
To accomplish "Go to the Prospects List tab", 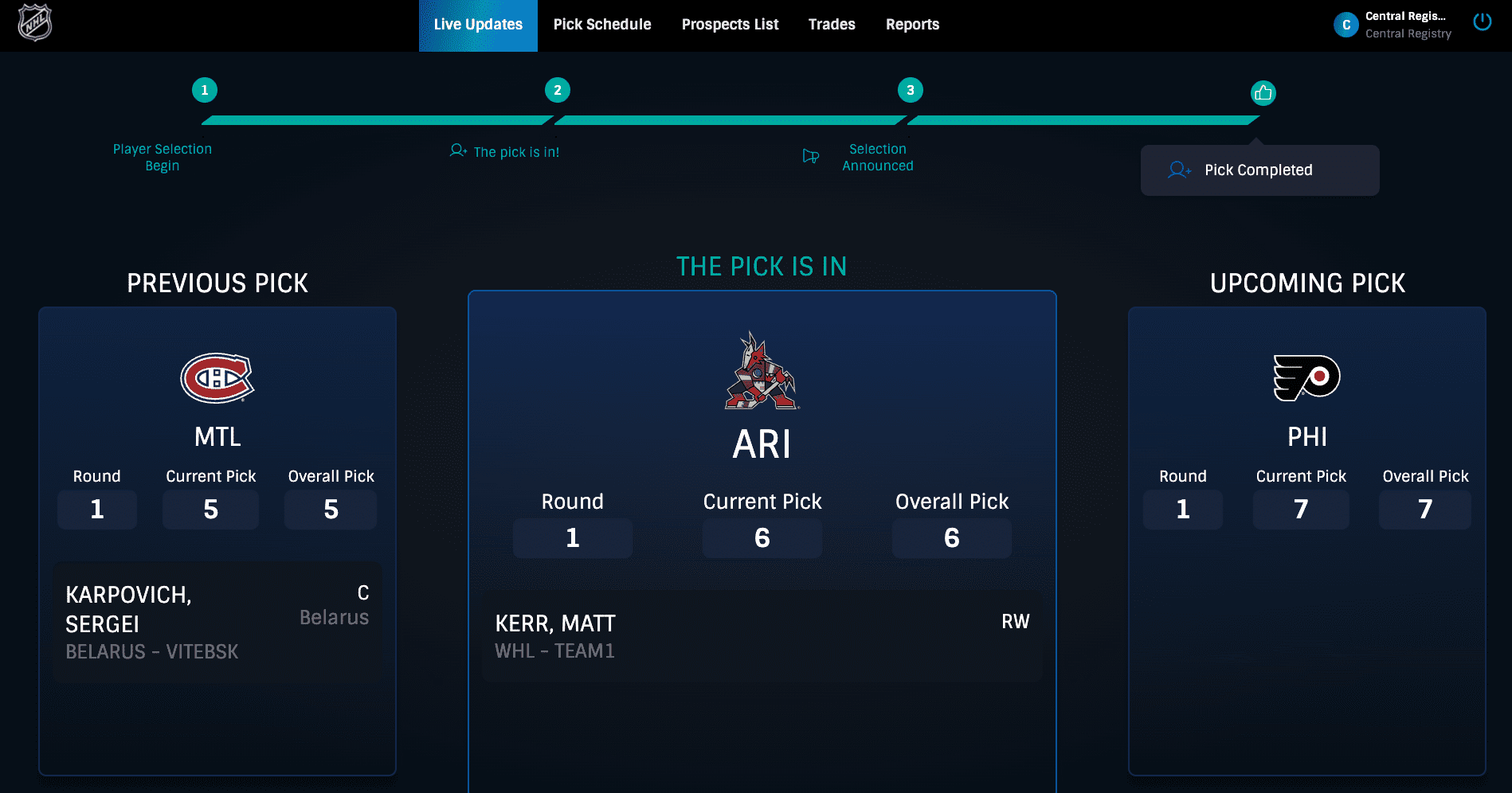I will (730, 25).
